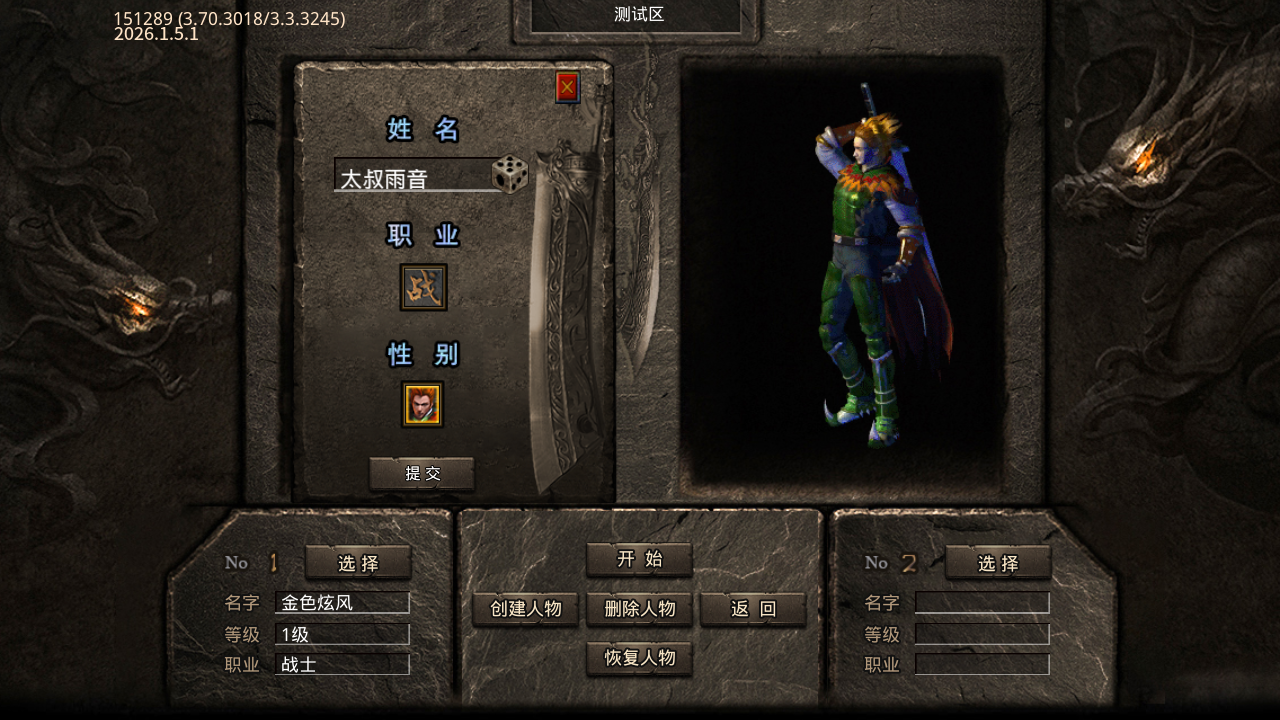1280x720 pixels.
Task: Click the dice icon to randomize name
Action: [x=508, y=176]
